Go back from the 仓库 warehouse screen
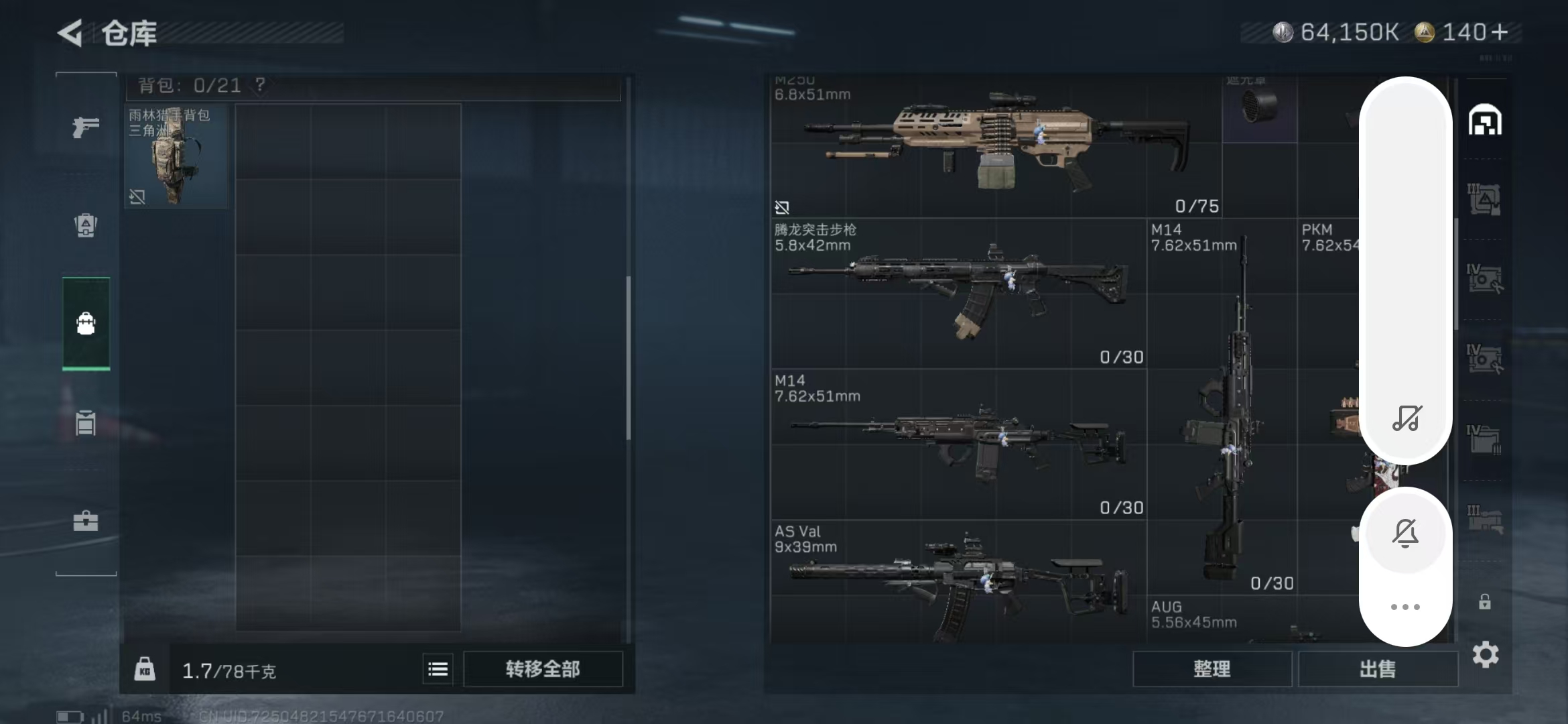This screenshot has height=724, width=1568. tap(70, 32)
